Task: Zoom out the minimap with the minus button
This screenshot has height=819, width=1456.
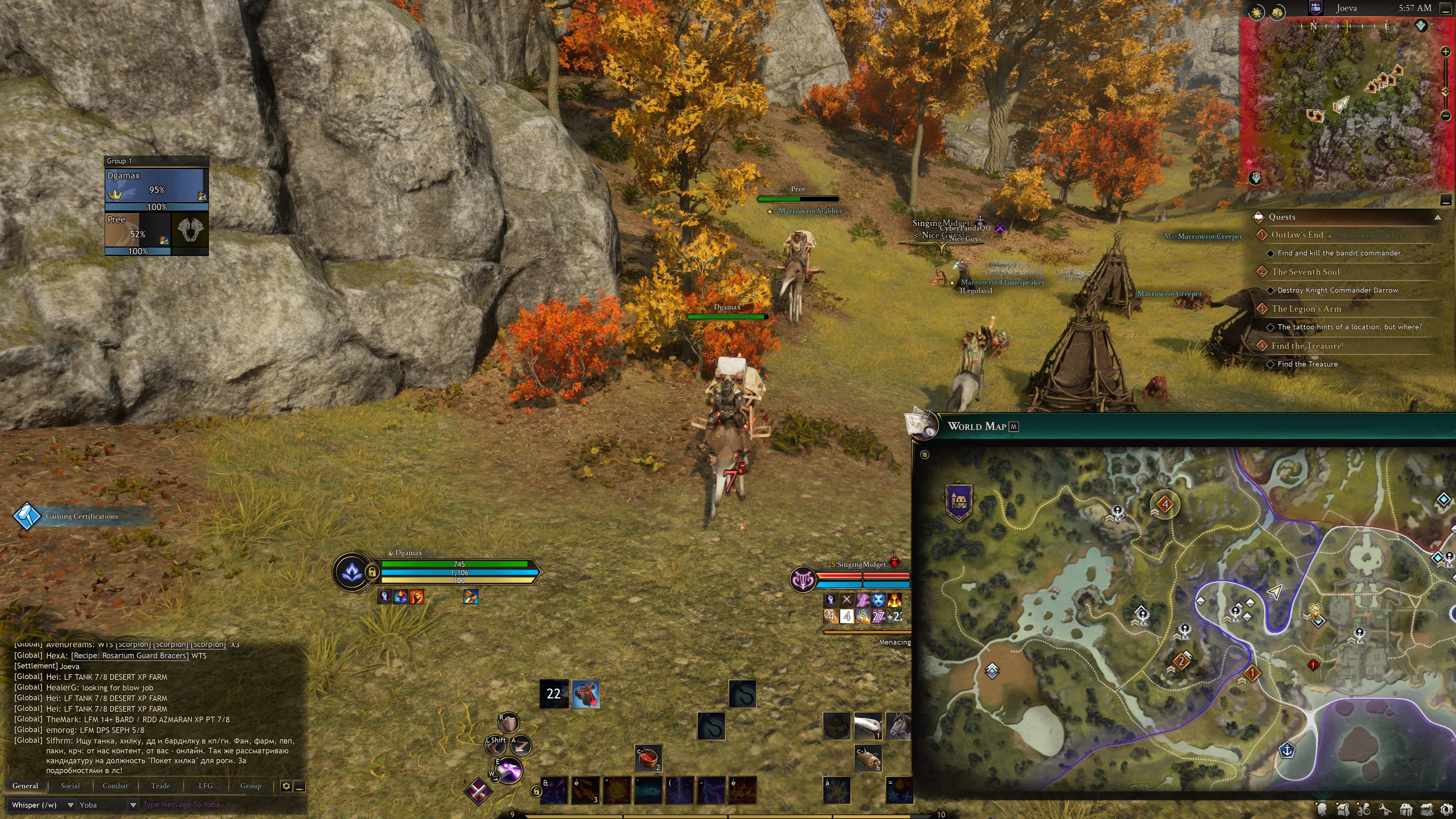Action: pos(1445,116)
